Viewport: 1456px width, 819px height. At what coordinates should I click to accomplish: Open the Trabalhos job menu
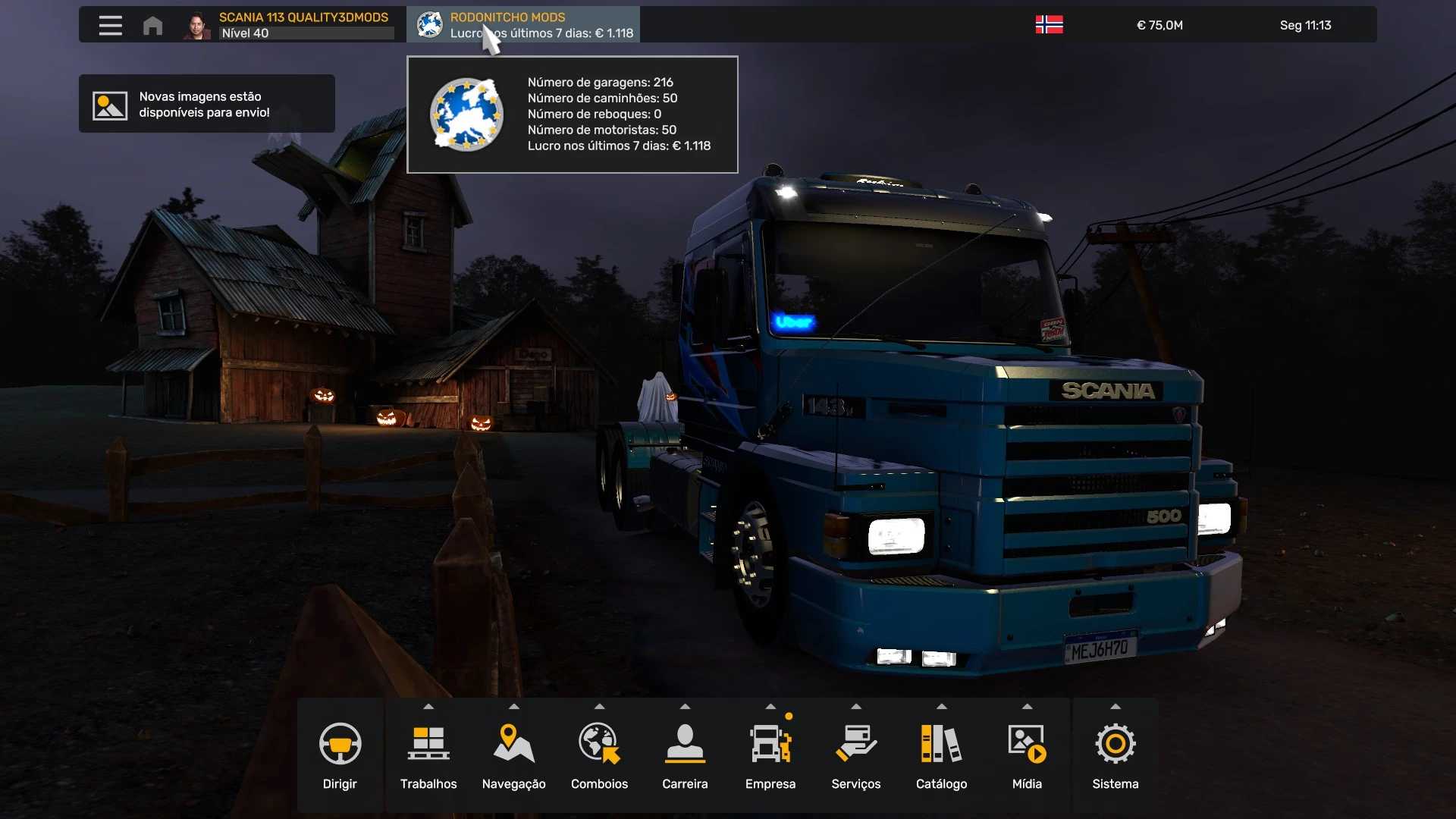point(428,756)
